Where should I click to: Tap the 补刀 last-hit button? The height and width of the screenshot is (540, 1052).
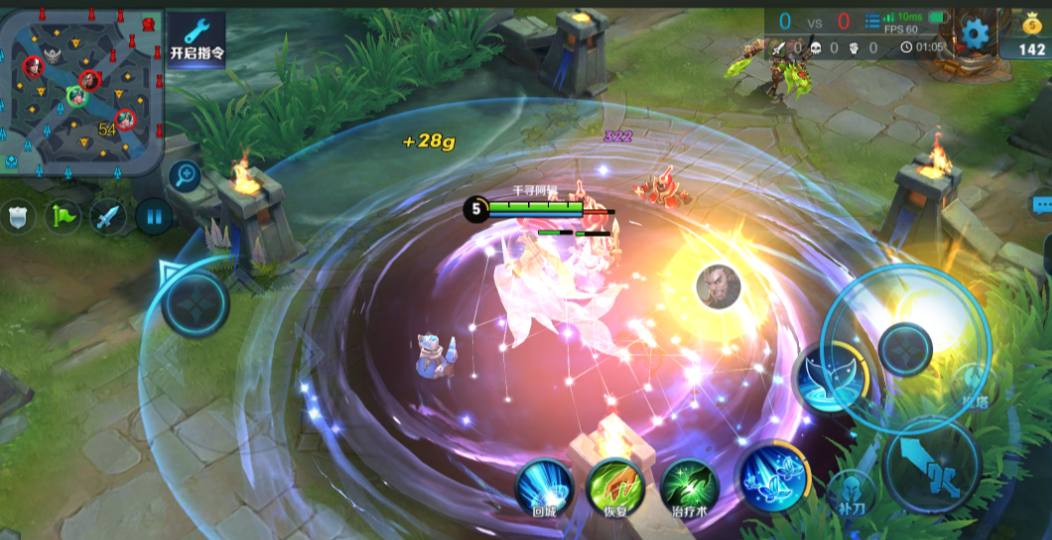point(853,492)
